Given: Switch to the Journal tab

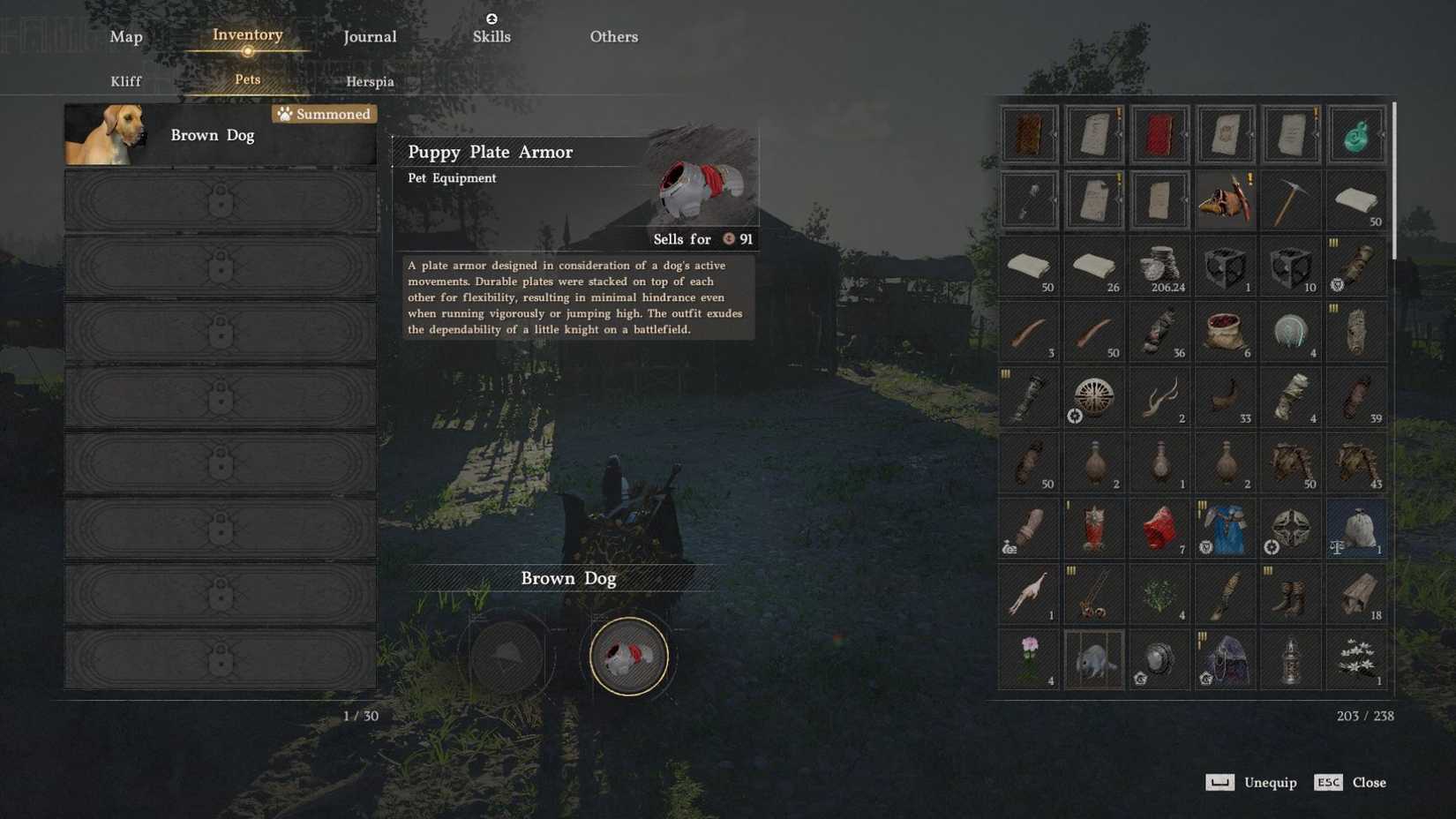Looking at the screenshot, I should pyautogui.click(x=369, y=36).
